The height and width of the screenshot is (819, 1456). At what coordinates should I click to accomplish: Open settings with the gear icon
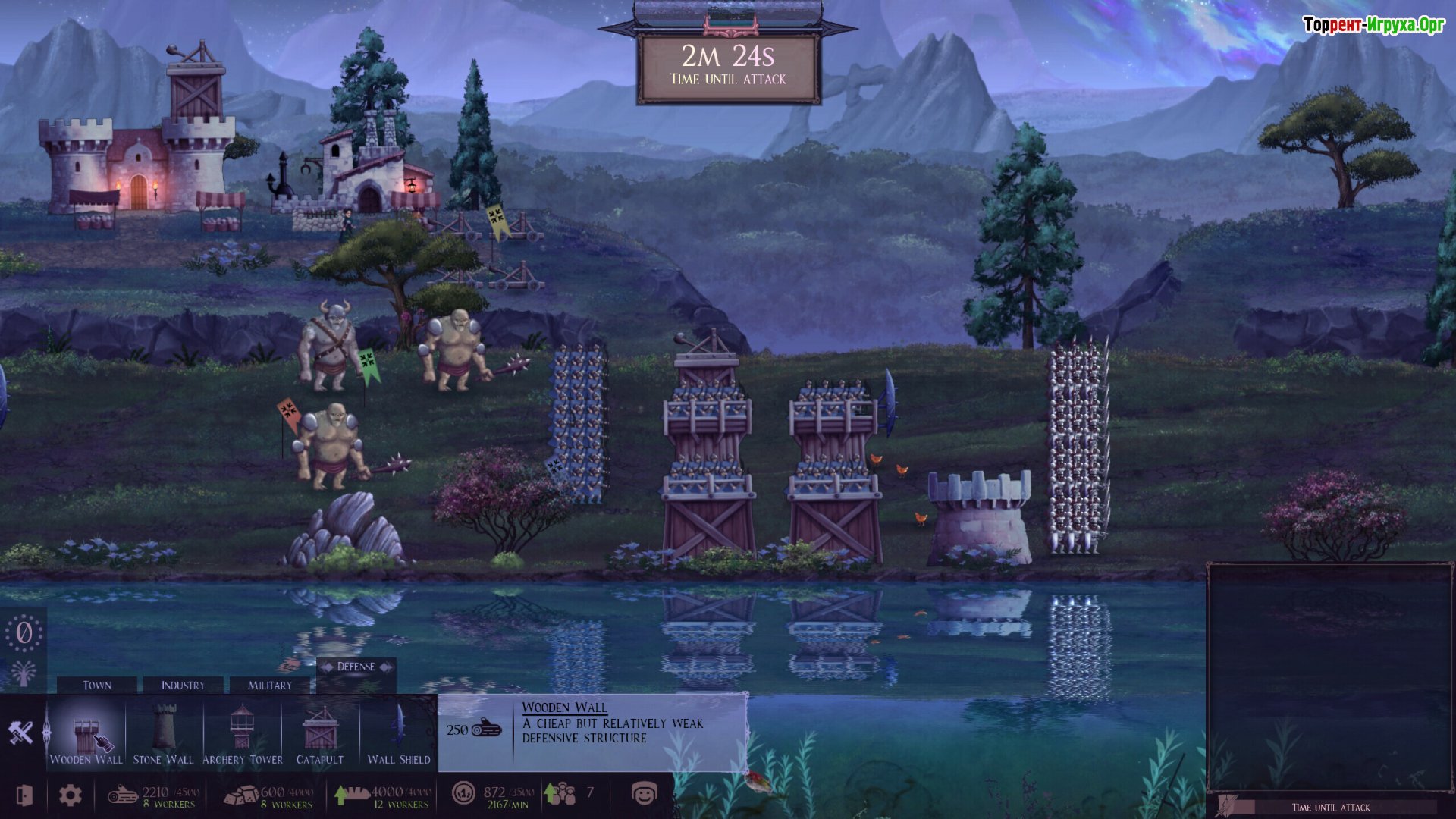tap(71, 795)
